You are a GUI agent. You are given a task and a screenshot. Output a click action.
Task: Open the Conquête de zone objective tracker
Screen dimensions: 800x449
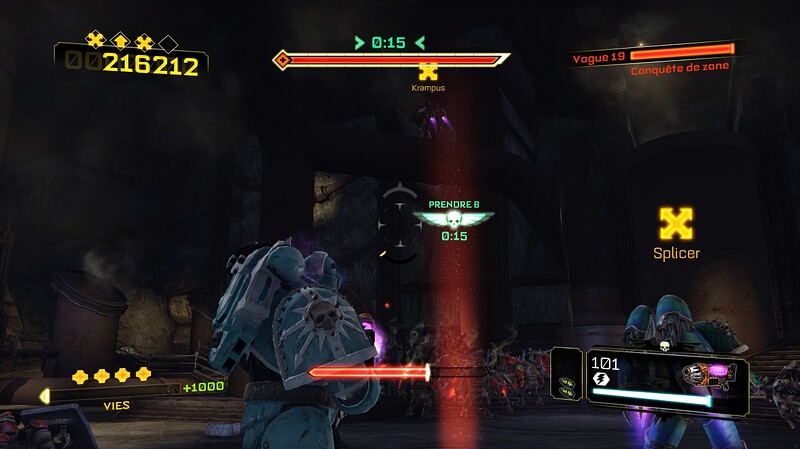click(679, 67)
